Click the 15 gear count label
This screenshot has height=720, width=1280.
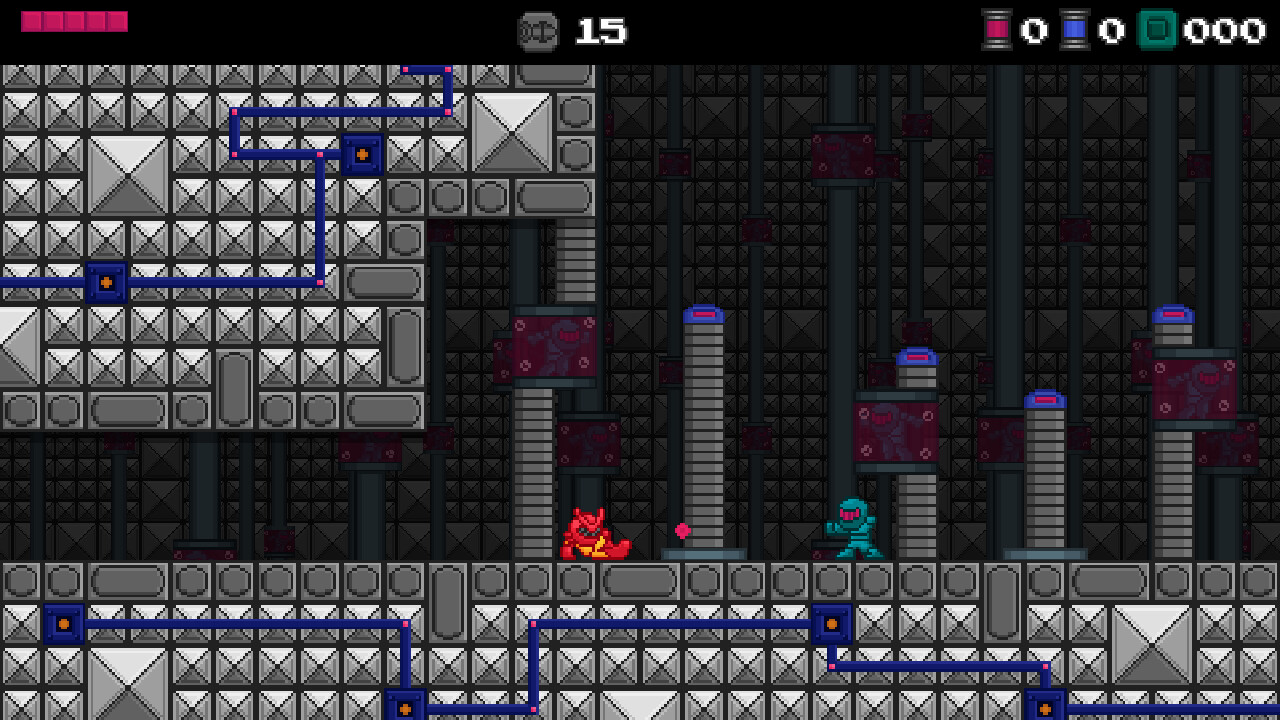coord(601,31)
